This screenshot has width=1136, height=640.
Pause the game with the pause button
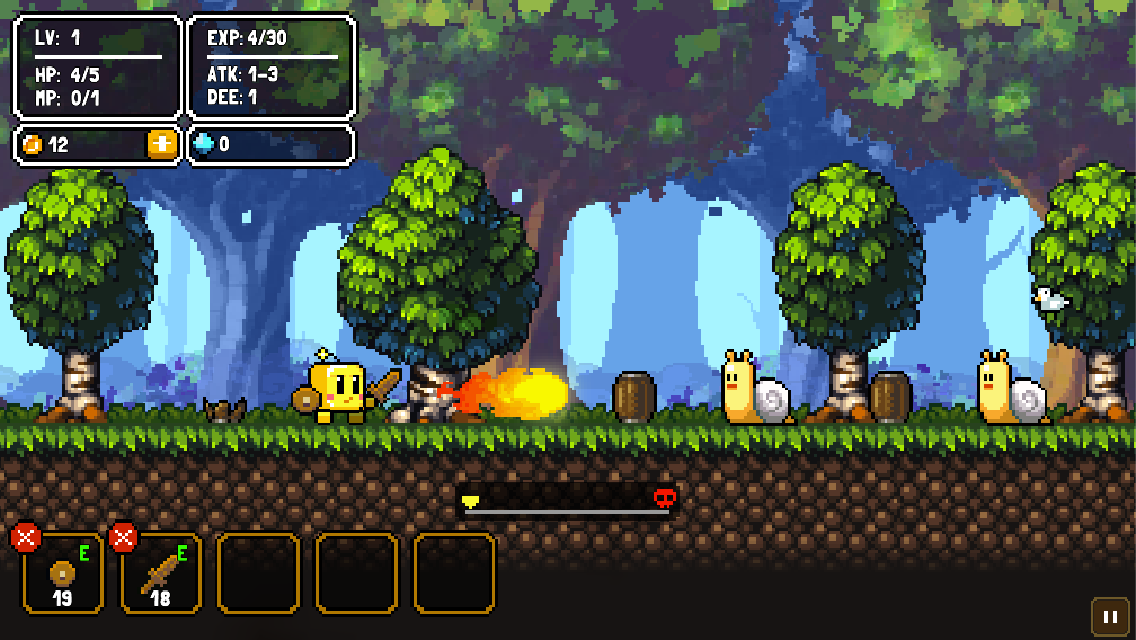point(1110,617)
